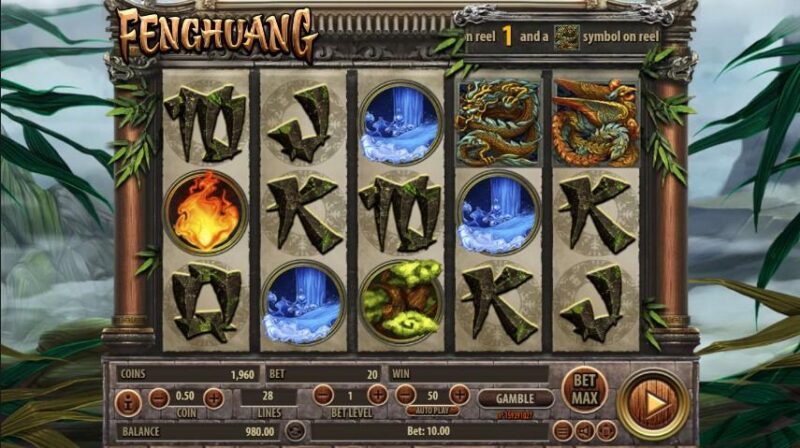Decrease the coin value
This screenshot has height=448, width=800.
pos(158,398)
